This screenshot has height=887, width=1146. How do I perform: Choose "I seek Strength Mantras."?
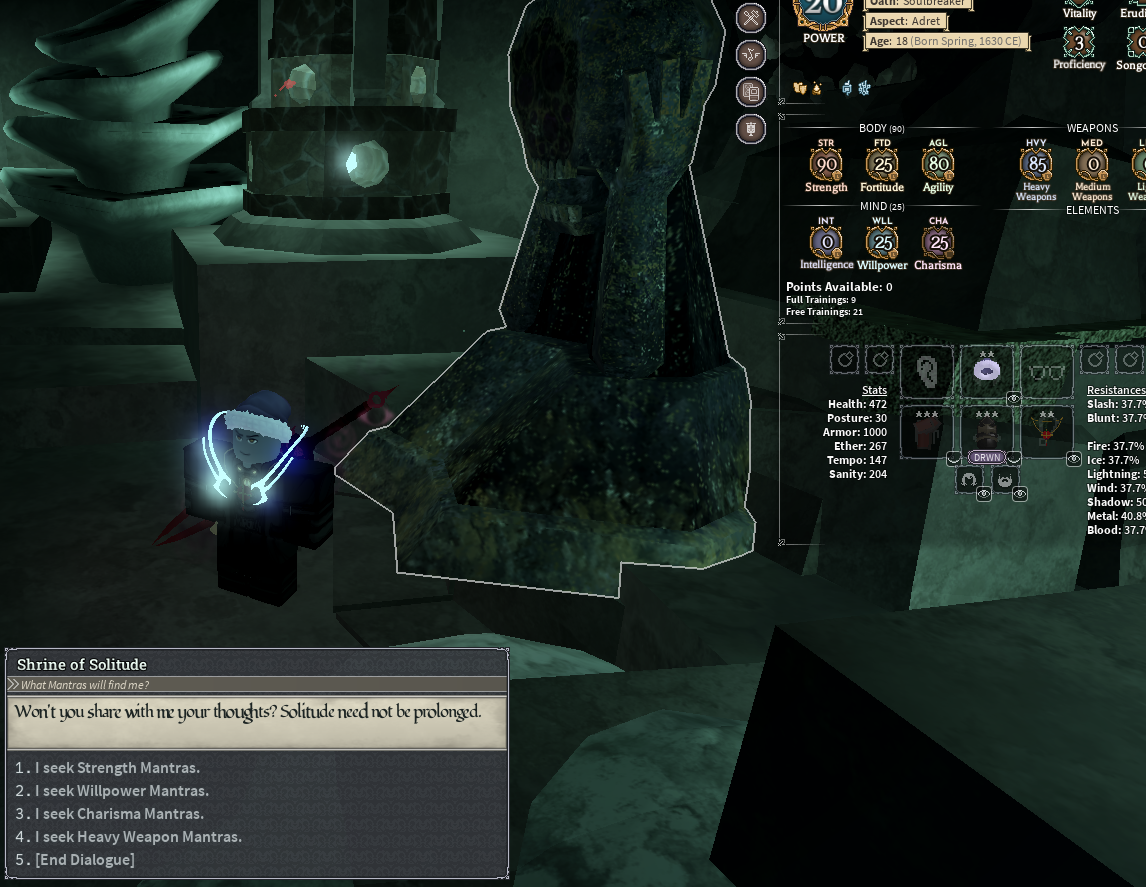pyautogui.click(x=117, y=768)
